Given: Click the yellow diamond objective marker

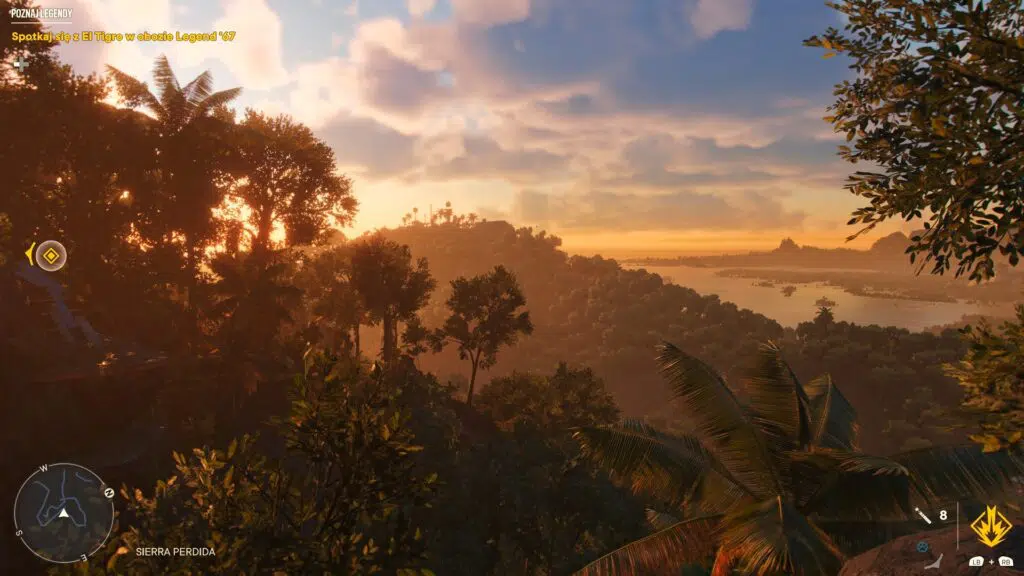Looking at the screenshot, I should (x=51, y=255).
